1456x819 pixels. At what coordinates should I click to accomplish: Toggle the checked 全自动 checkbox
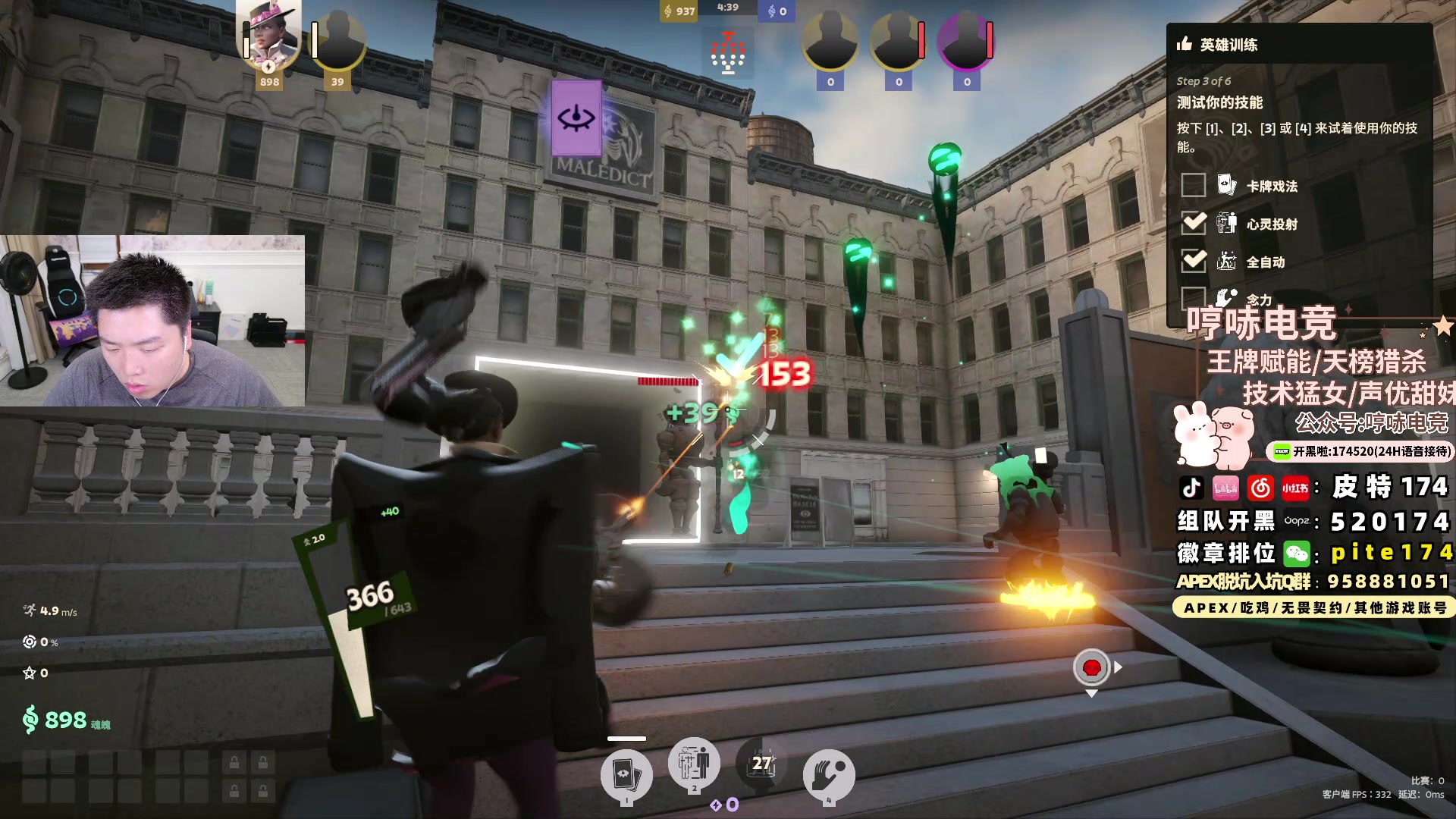pos(1193,261)
